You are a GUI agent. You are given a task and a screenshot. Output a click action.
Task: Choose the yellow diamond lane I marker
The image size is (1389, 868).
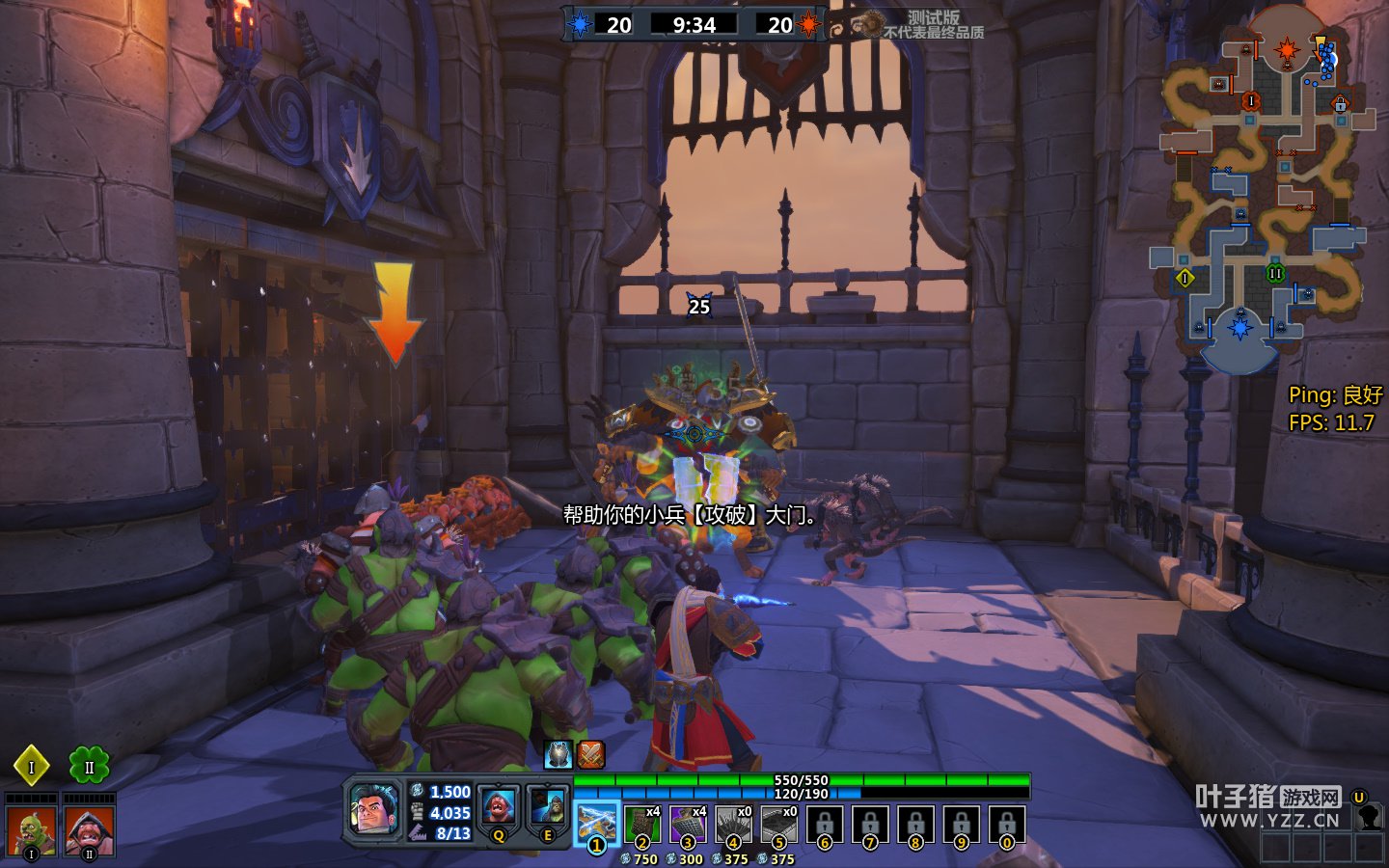[31, 767]
